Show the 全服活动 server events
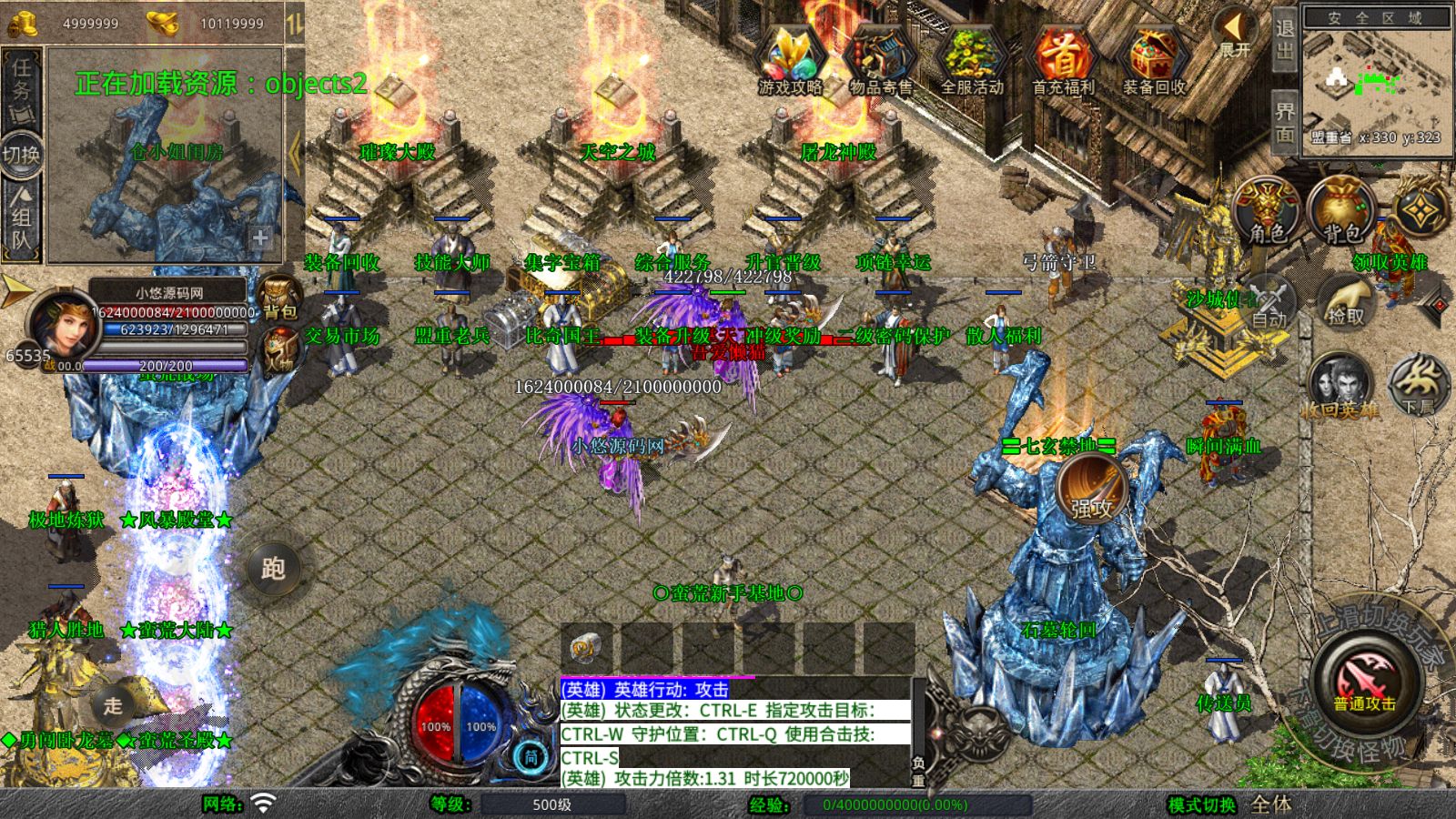This screenshot has width=1456, height=819. pos(971,60)
